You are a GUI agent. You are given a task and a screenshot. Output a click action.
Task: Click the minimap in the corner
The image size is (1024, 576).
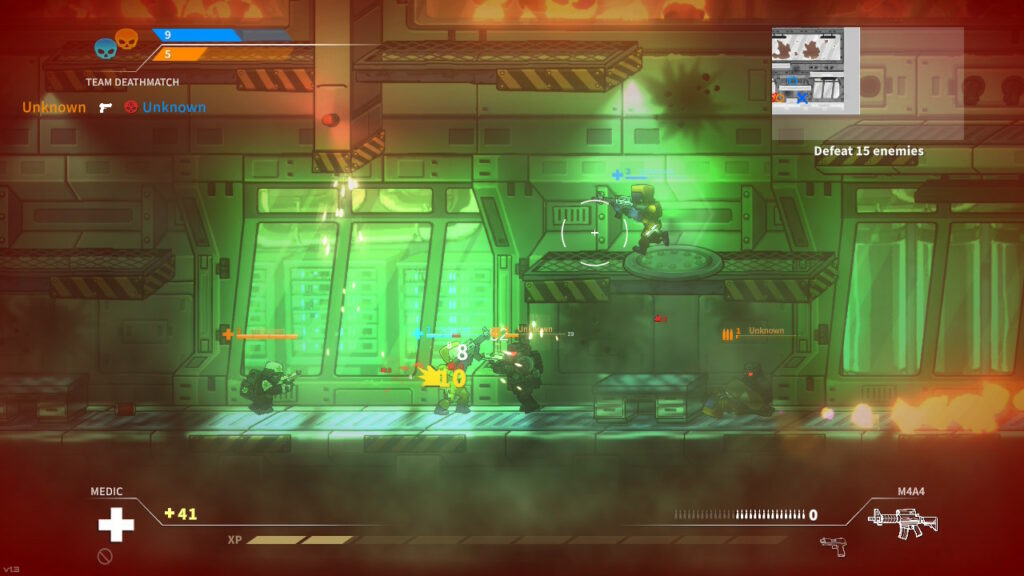(816, 70)
